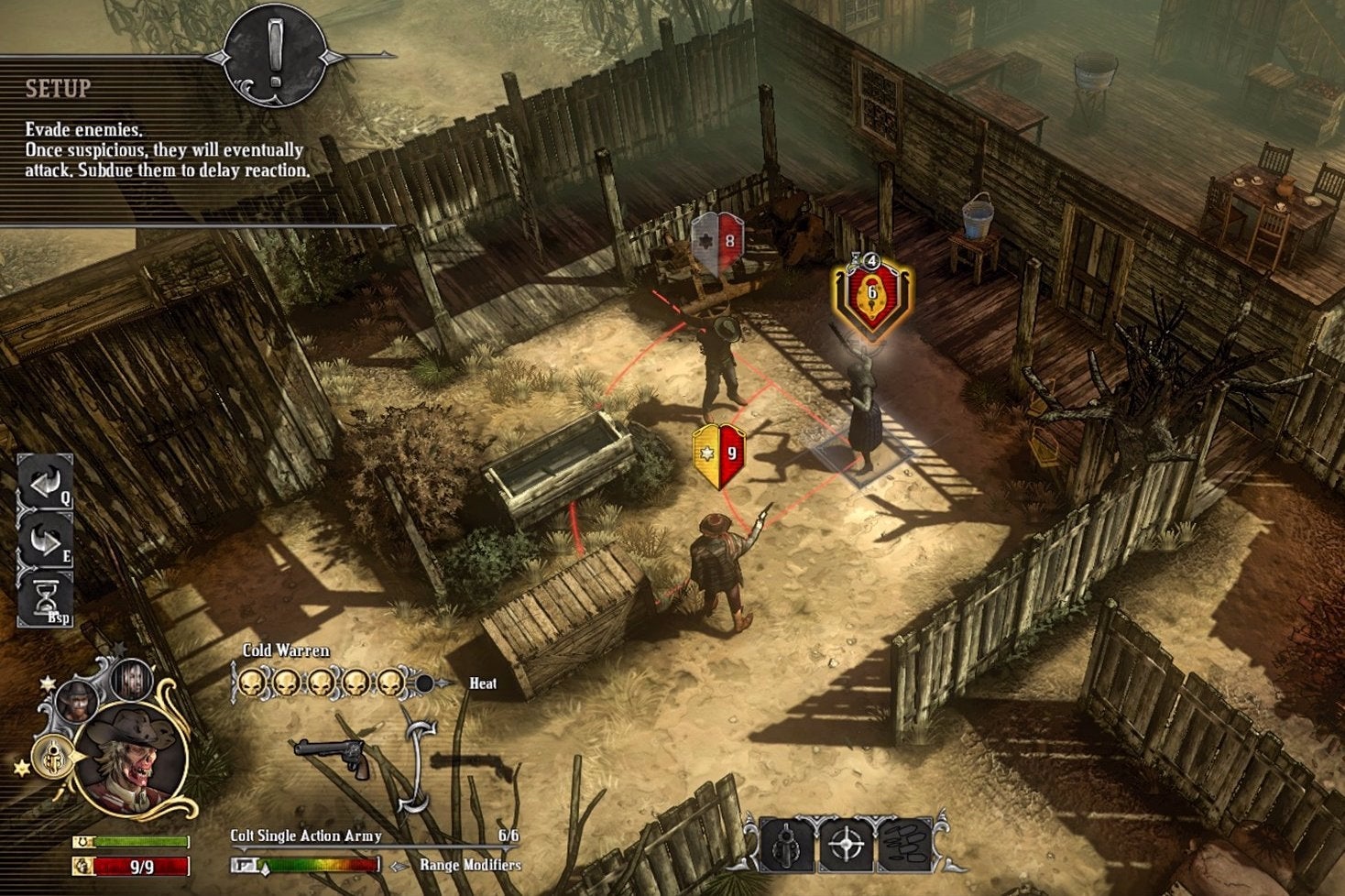Choose the revolver cylinder action
Screen dimensions: 1345x896
pos(787,845)
